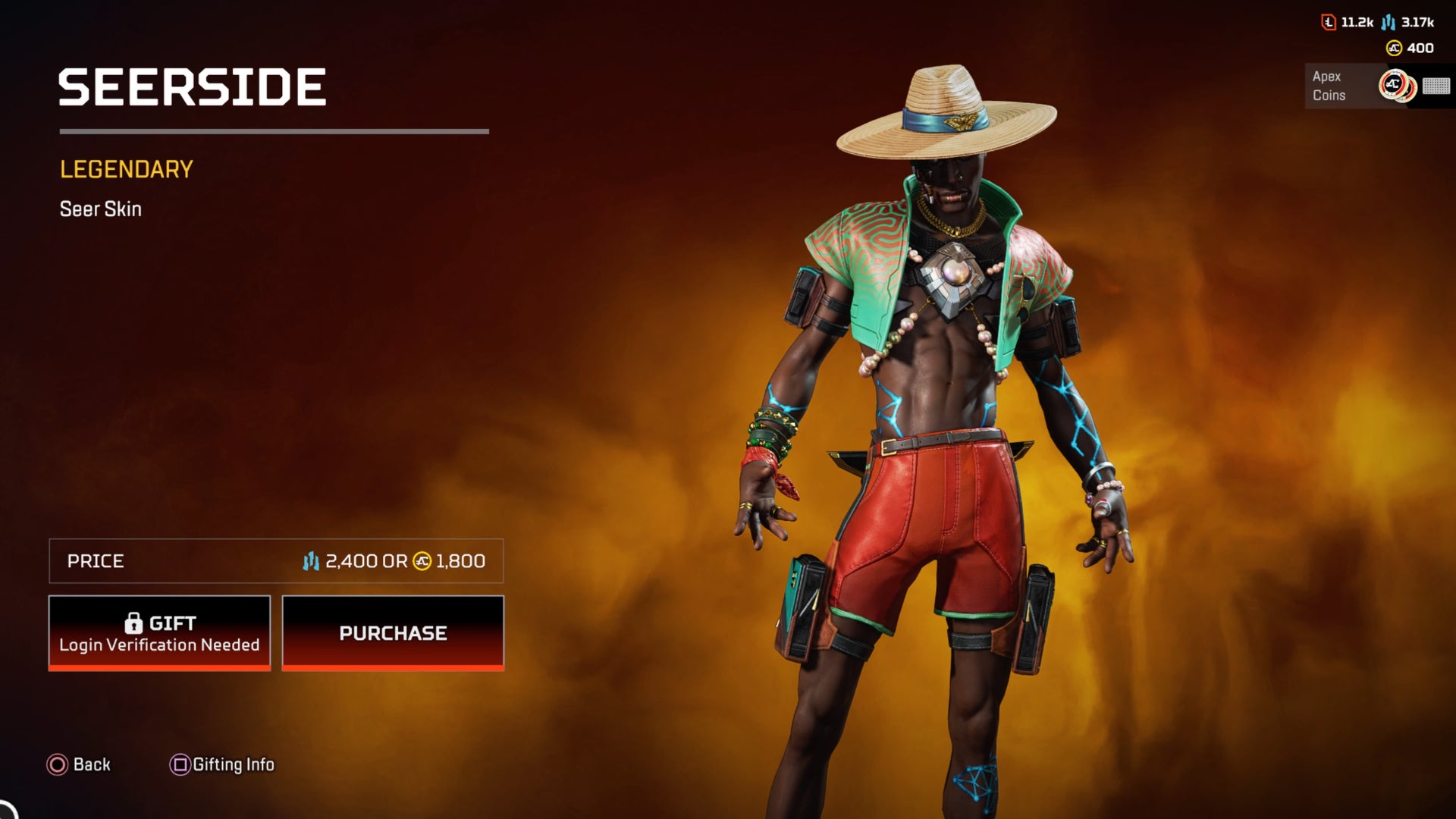1456x819 pixels.
Task: Click the Gift with Login Verification Needed button
Action: [159, 632]
